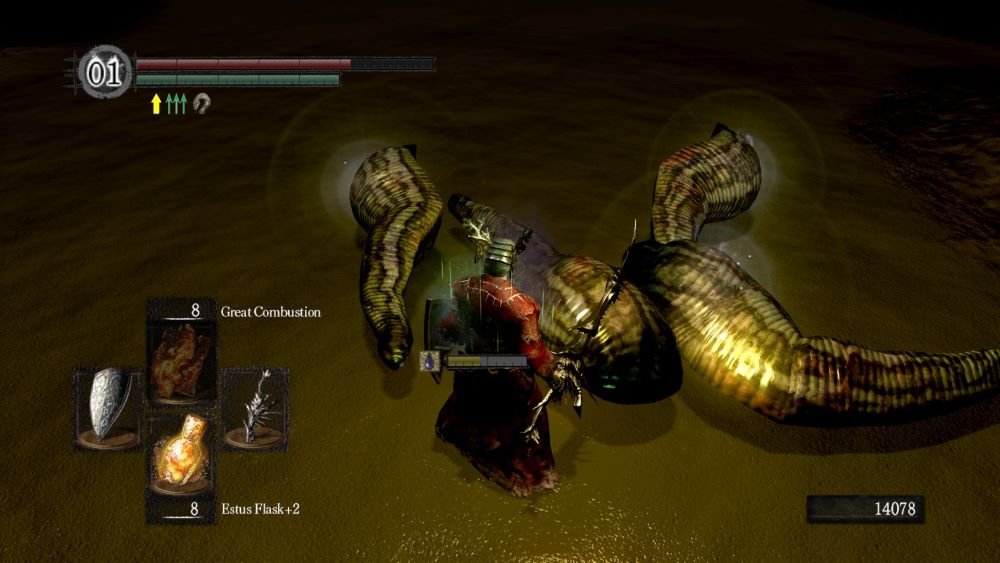Select the Estus Flask+2 item slot
The width and height of the screenshot is (1000, 563).
180,455
